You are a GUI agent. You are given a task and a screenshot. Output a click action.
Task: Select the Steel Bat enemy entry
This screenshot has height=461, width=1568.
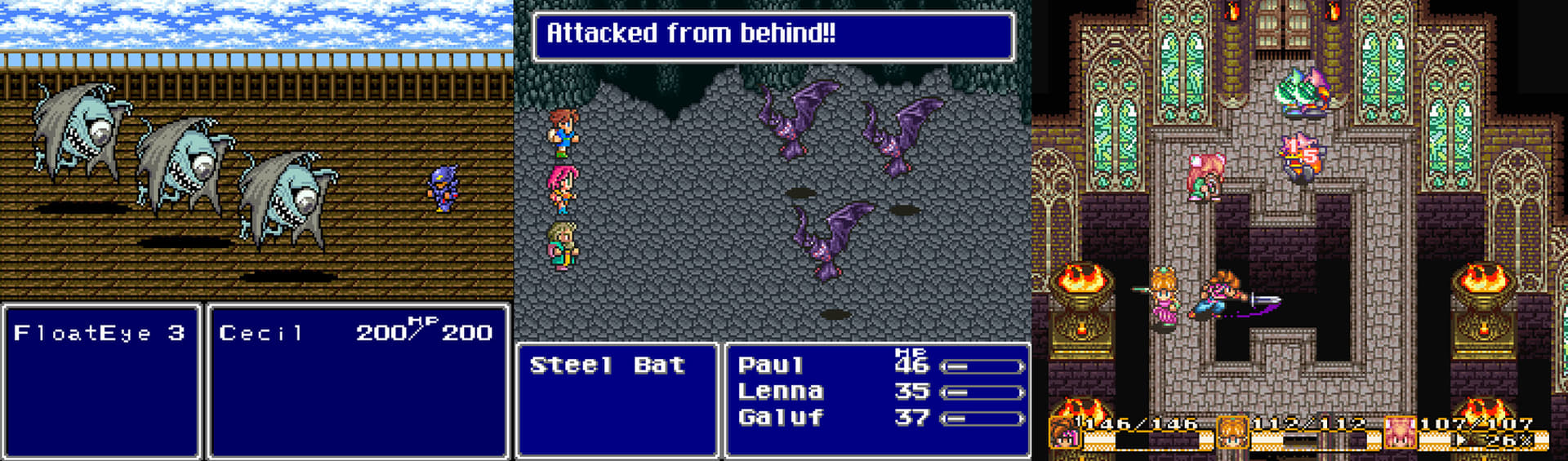click(607, 365)
